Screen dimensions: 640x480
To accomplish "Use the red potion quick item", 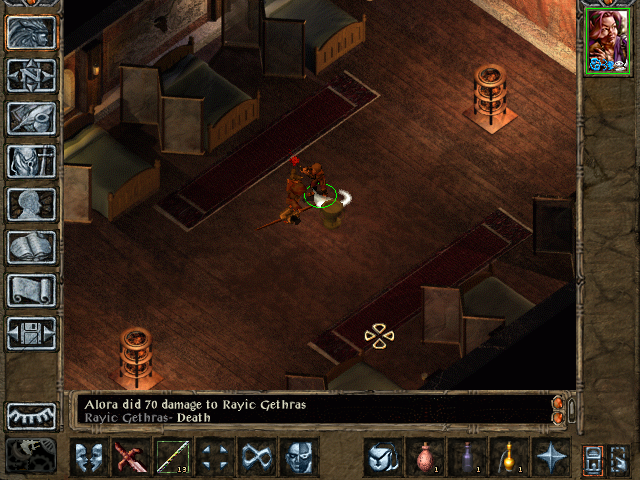I will [x=425, y=457].
